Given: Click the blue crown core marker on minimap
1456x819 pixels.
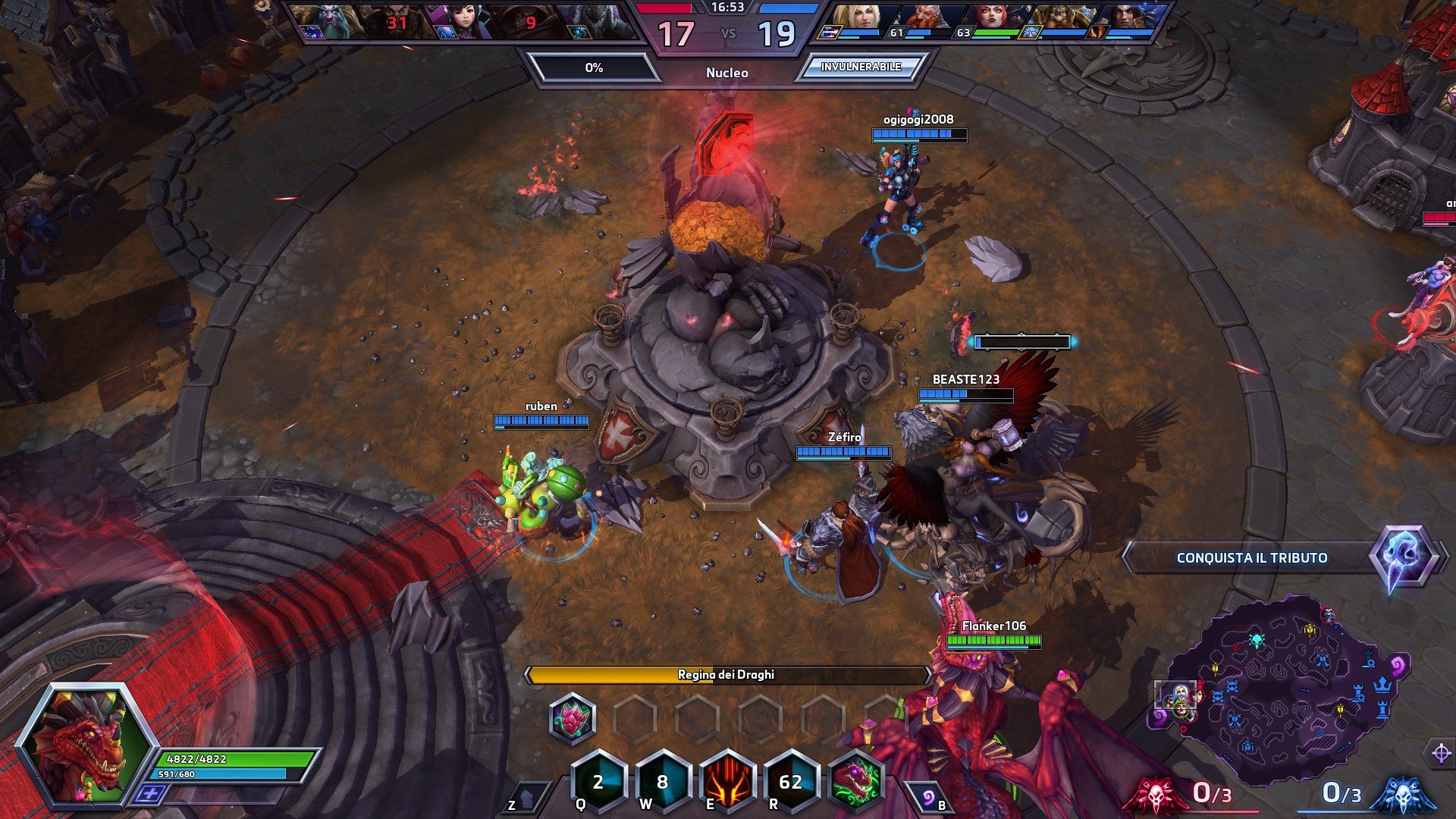Looking at the screenshot, I should [x=1383, y=685].
